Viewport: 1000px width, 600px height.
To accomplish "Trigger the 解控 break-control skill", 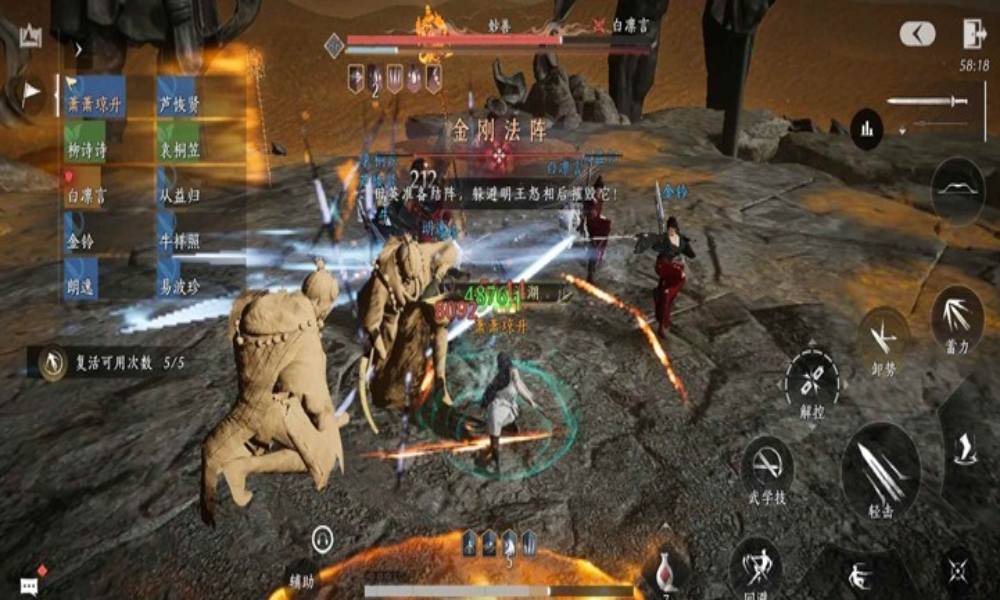I will [812, 380].
